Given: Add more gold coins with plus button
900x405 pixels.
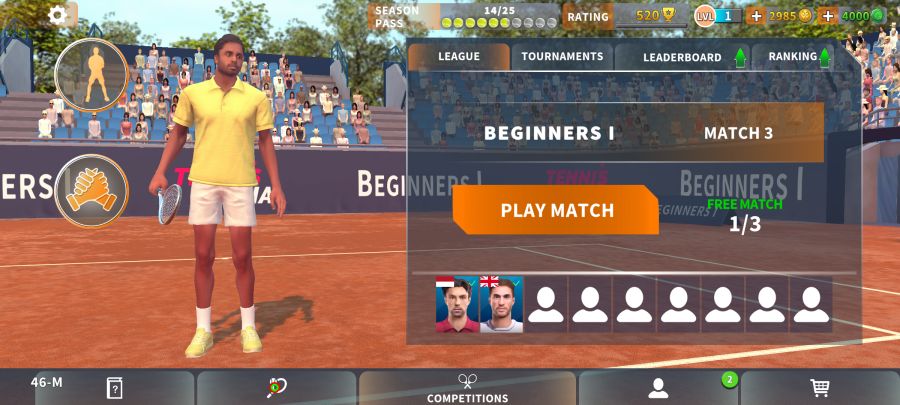Looking at the screenshot, I should click(x=755, y=16).
